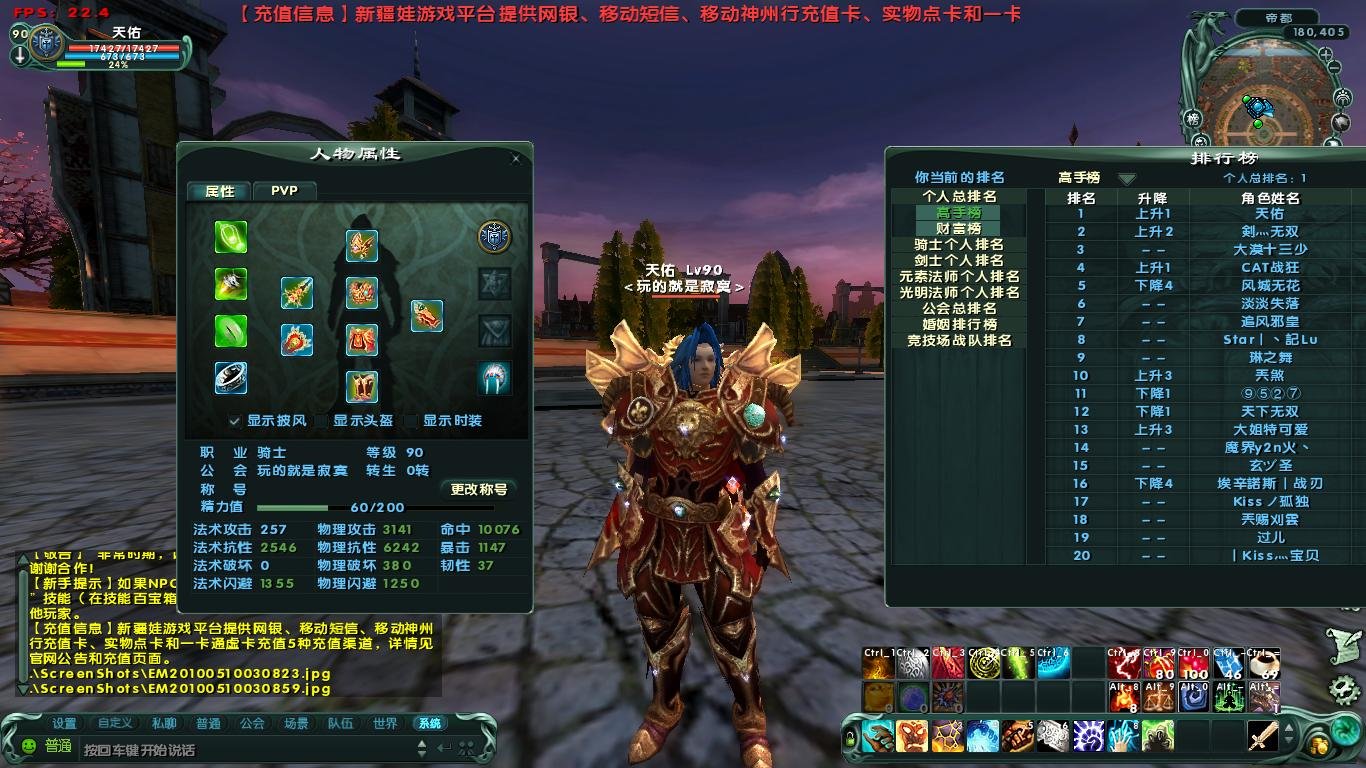Select the equipped ring icon in character panel

coord(230,377)
